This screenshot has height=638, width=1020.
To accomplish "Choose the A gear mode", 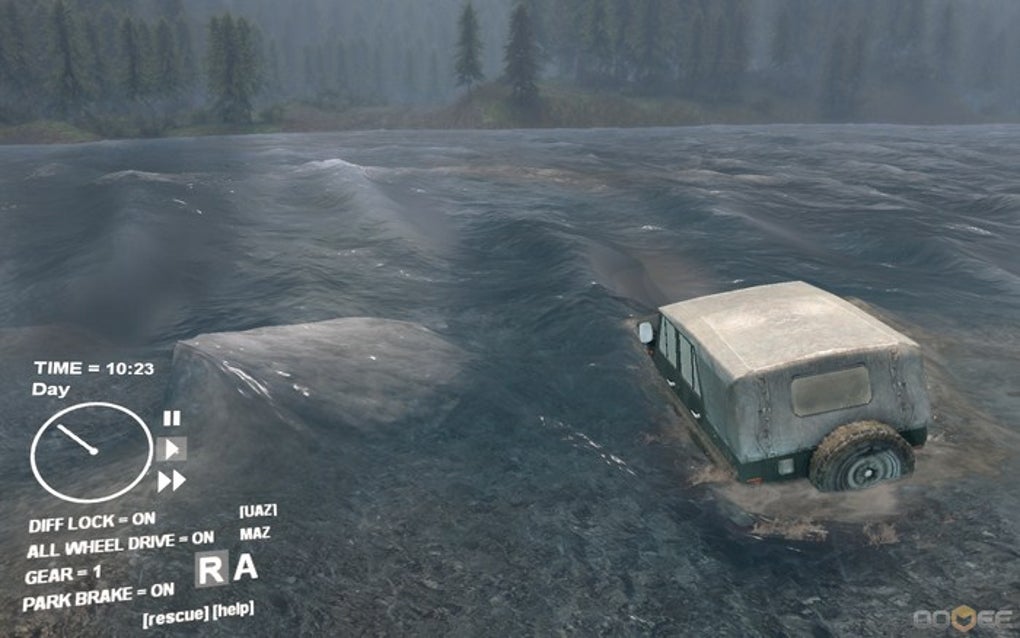I will (x=245, y=567).
